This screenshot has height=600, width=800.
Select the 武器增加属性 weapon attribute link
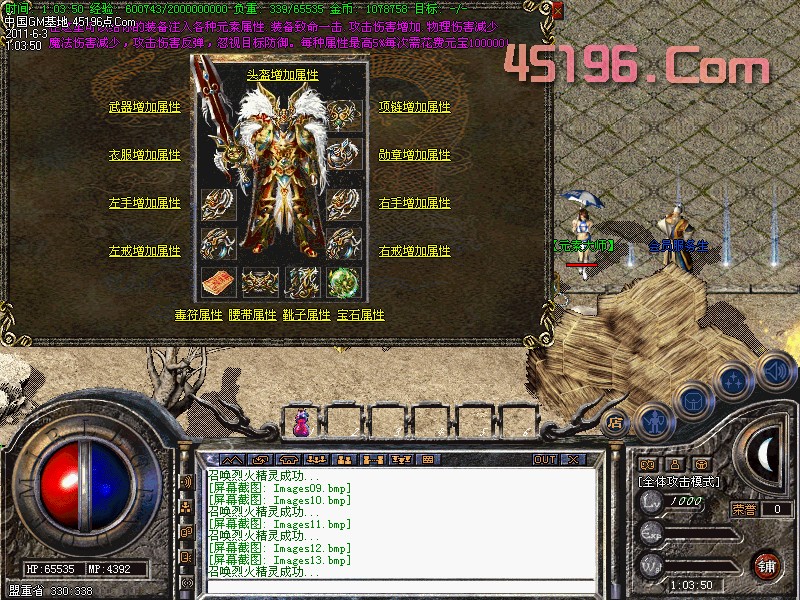pos(145,106)
